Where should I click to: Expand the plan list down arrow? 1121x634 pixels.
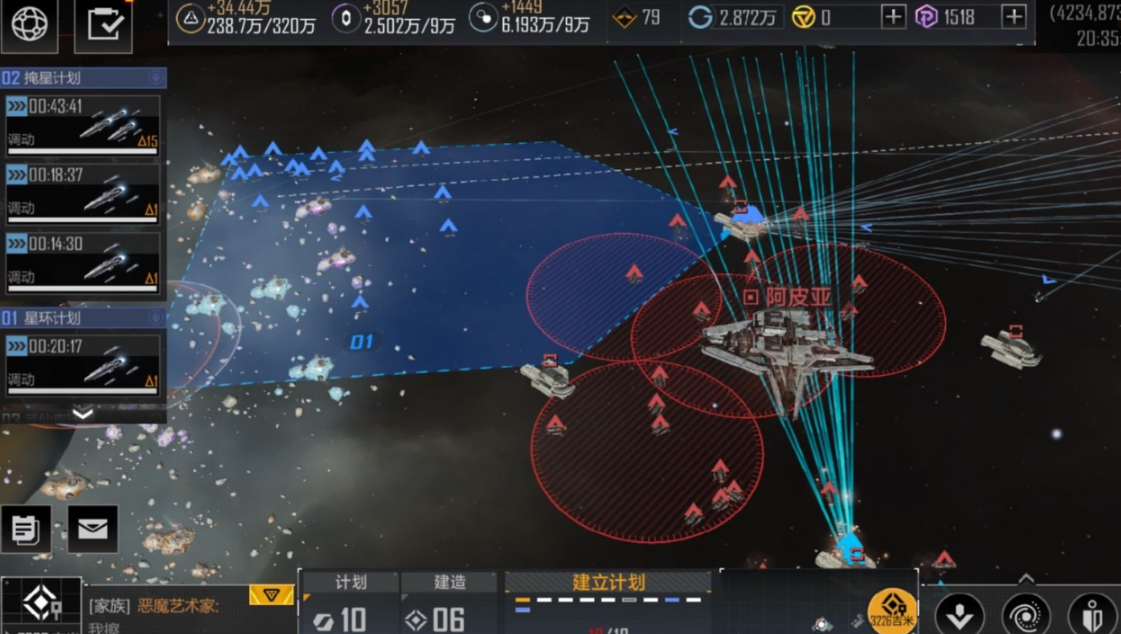pyautogui.click(x=83, y=413)
